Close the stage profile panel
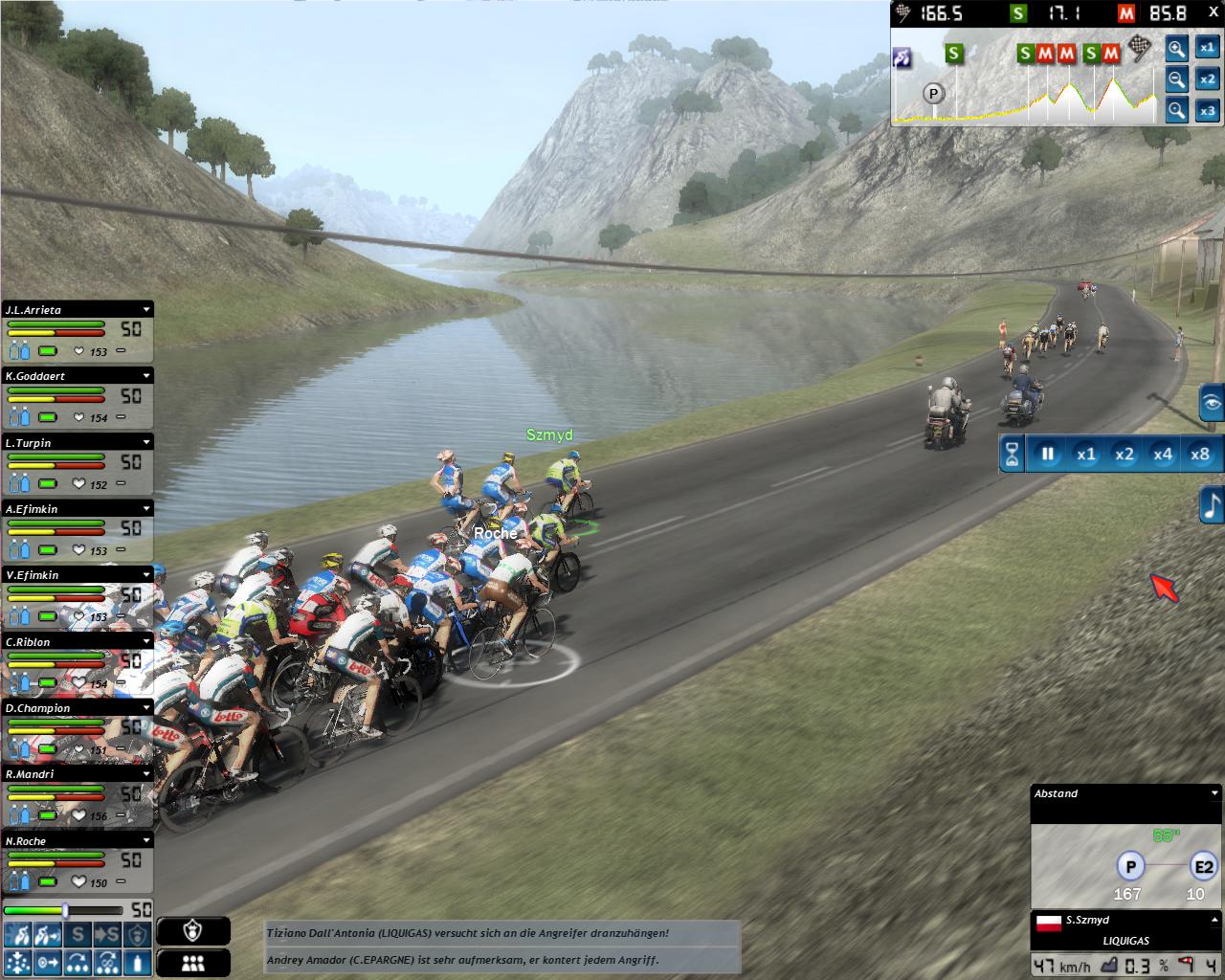 (x=1214, y=11)
